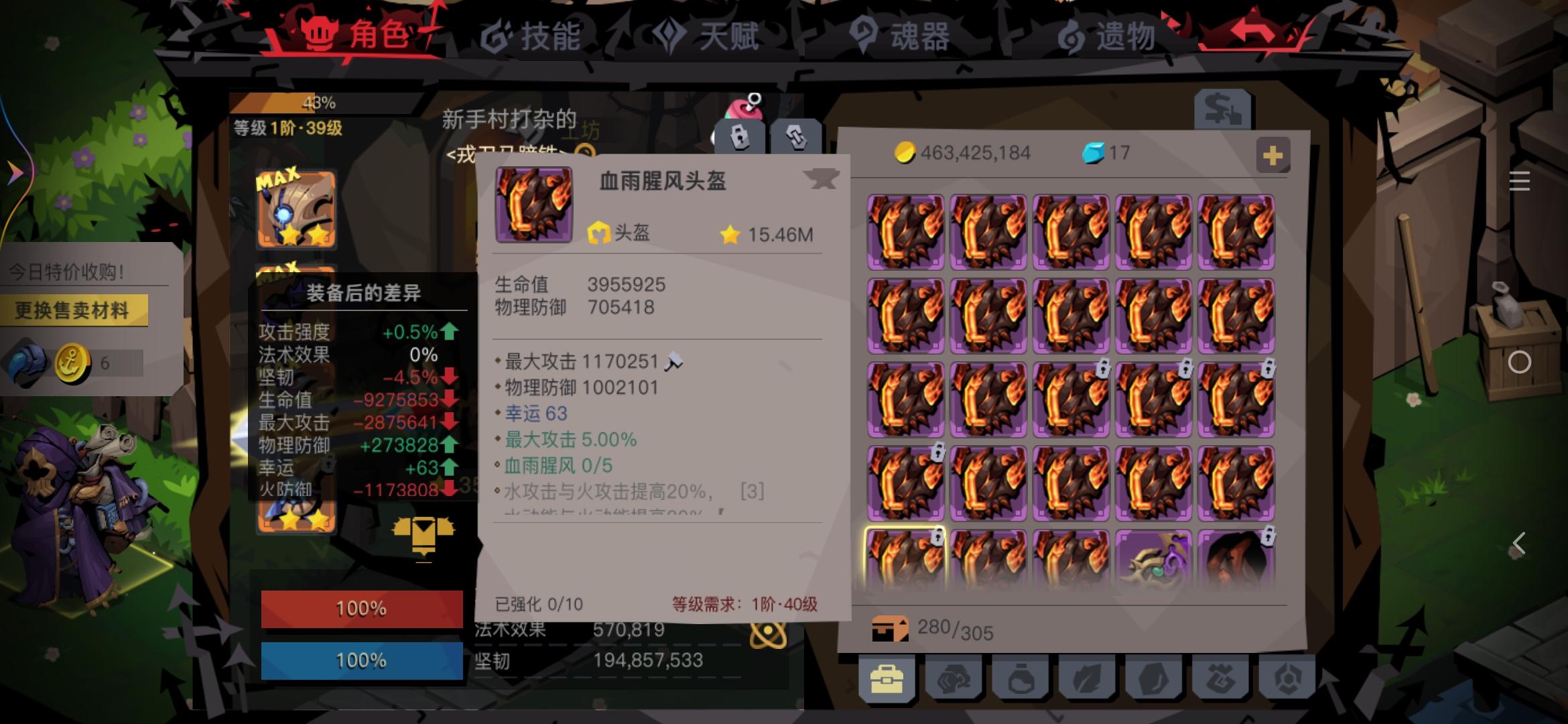Screen dimensions: 1568x724
Task: Open the hamburger menu on the right edge
Action: pos(1520,181)
